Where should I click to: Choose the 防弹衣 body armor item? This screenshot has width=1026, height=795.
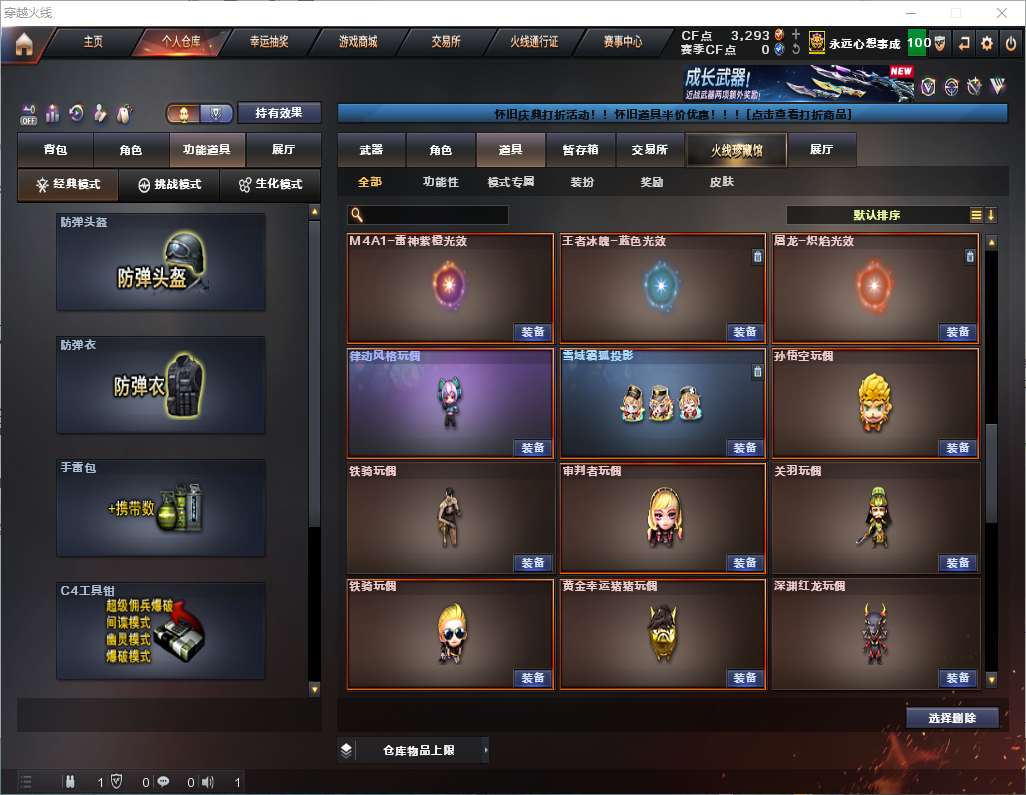(x=161, y=385)
